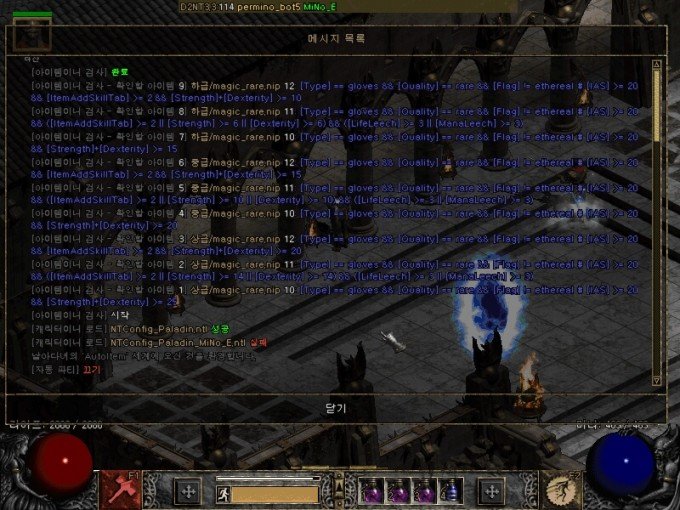This screenshot has height=510, width=680.
Task: Click the right cross-shaped HUD panel button
Action: [491, 490]
